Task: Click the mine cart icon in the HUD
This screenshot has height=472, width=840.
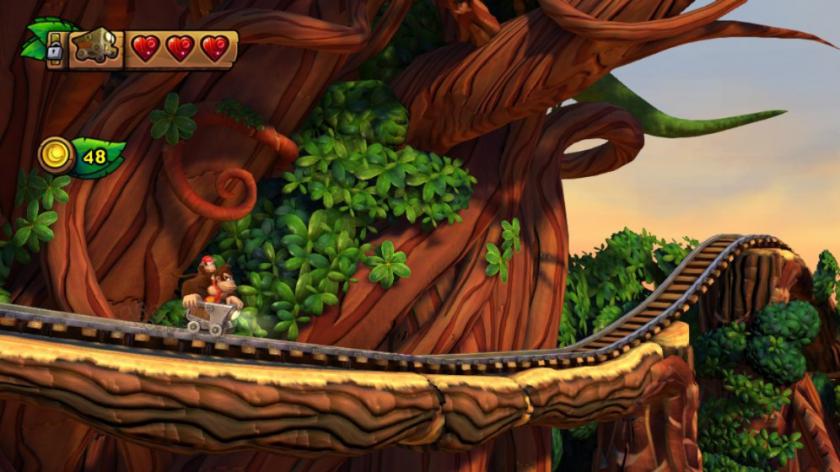Action: [96, 47]
